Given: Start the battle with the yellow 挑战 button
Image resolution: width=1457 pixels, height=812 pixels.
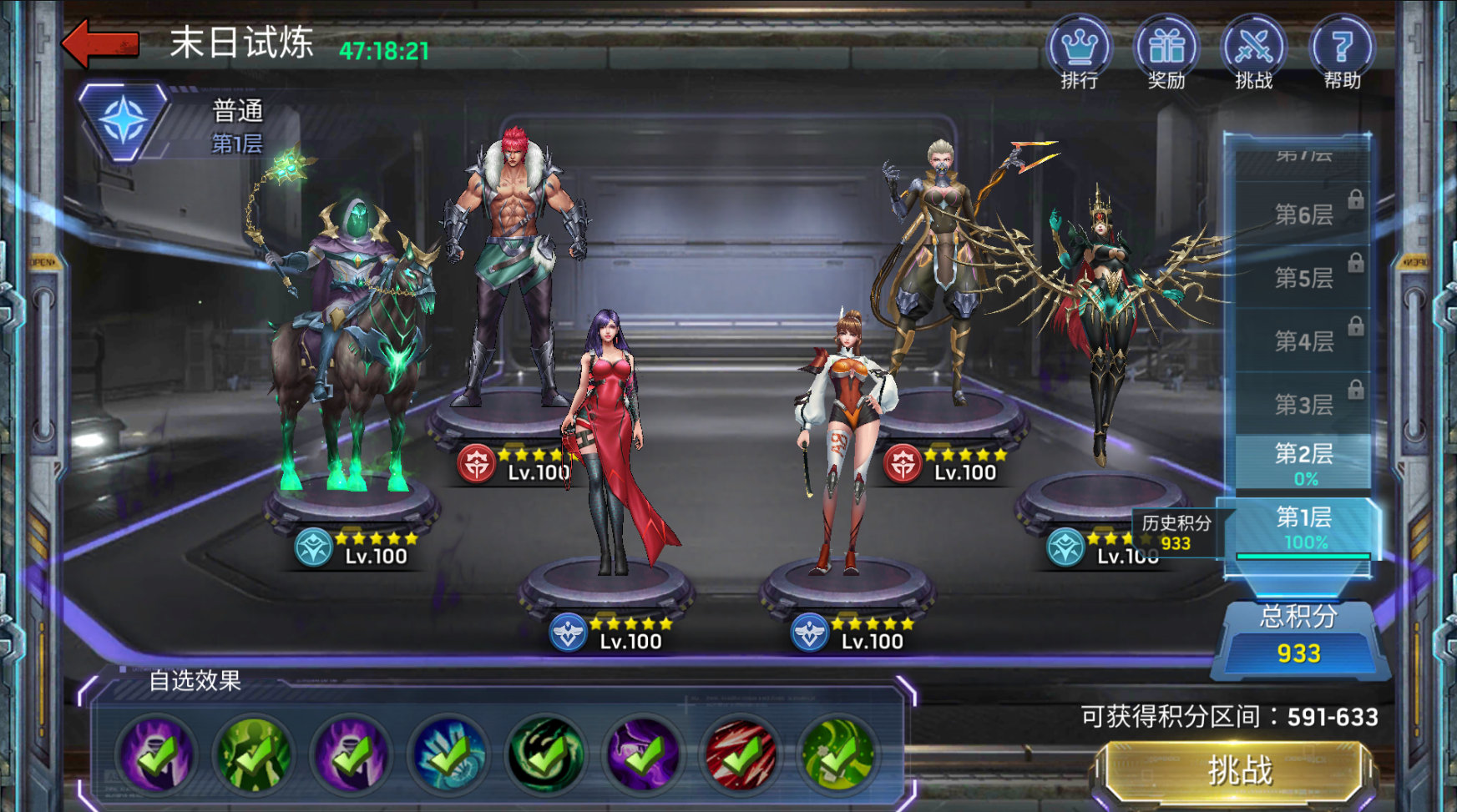Looking at the screenshot, I should pyautogui.click(x=1239, y=771).
